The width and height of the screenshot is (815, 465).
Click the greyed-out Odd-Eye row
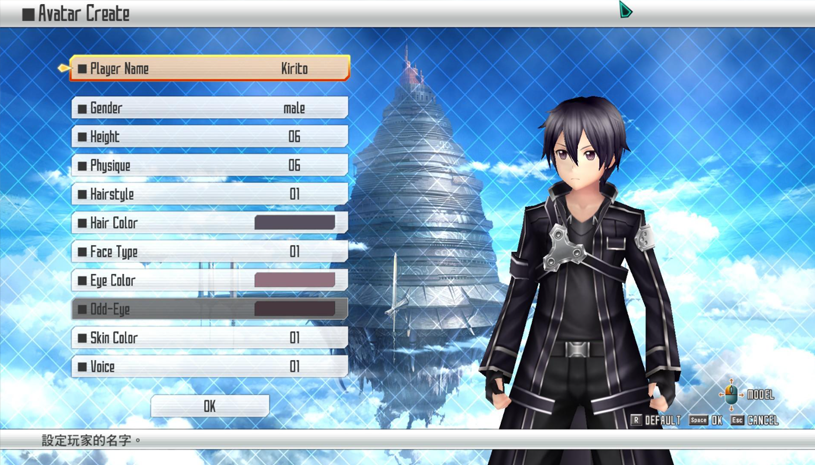click(210, 310)
